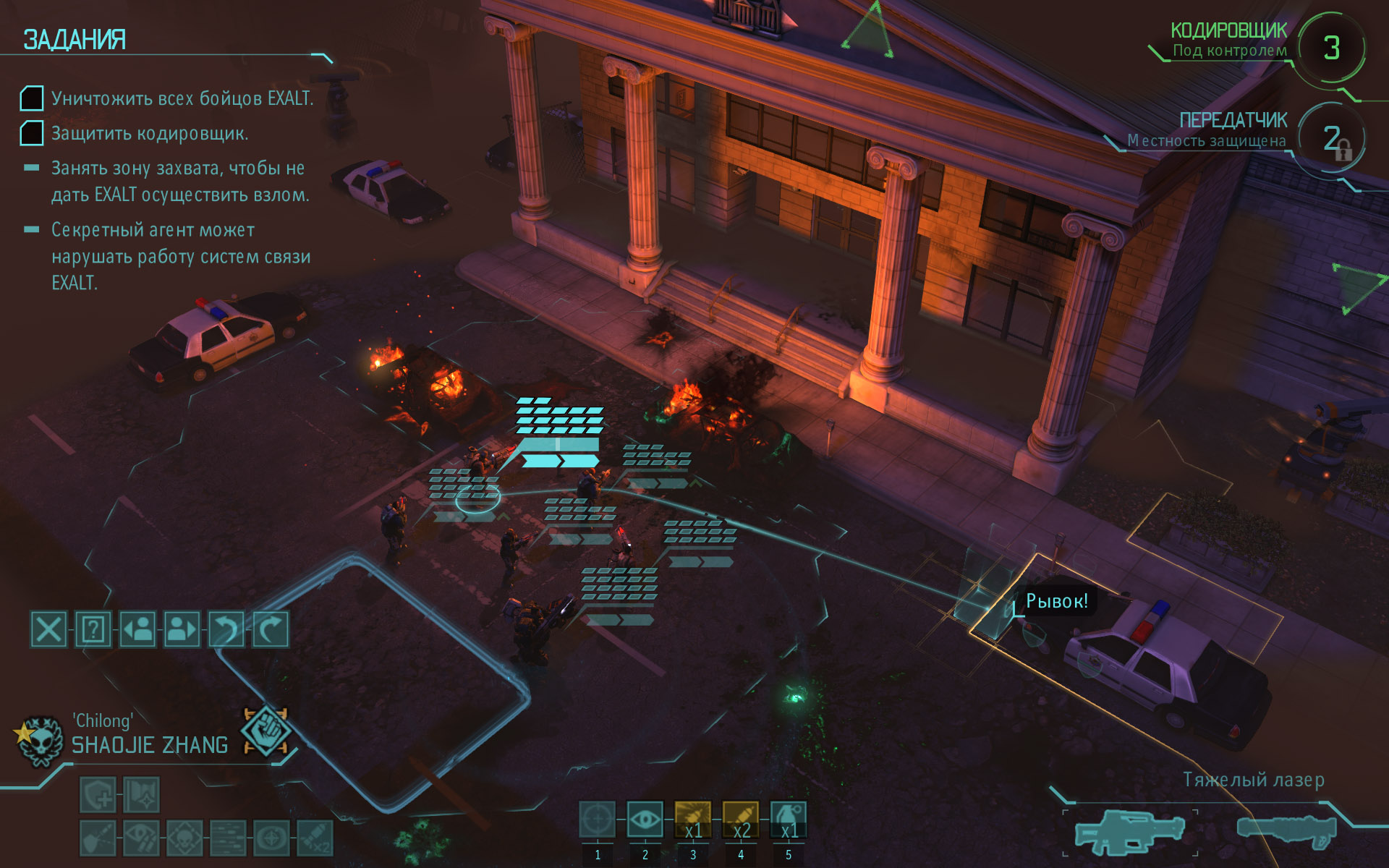1389x868 pixels.
Task: Activate the Overwatch eye ability
Action: (x=645, y=821)
